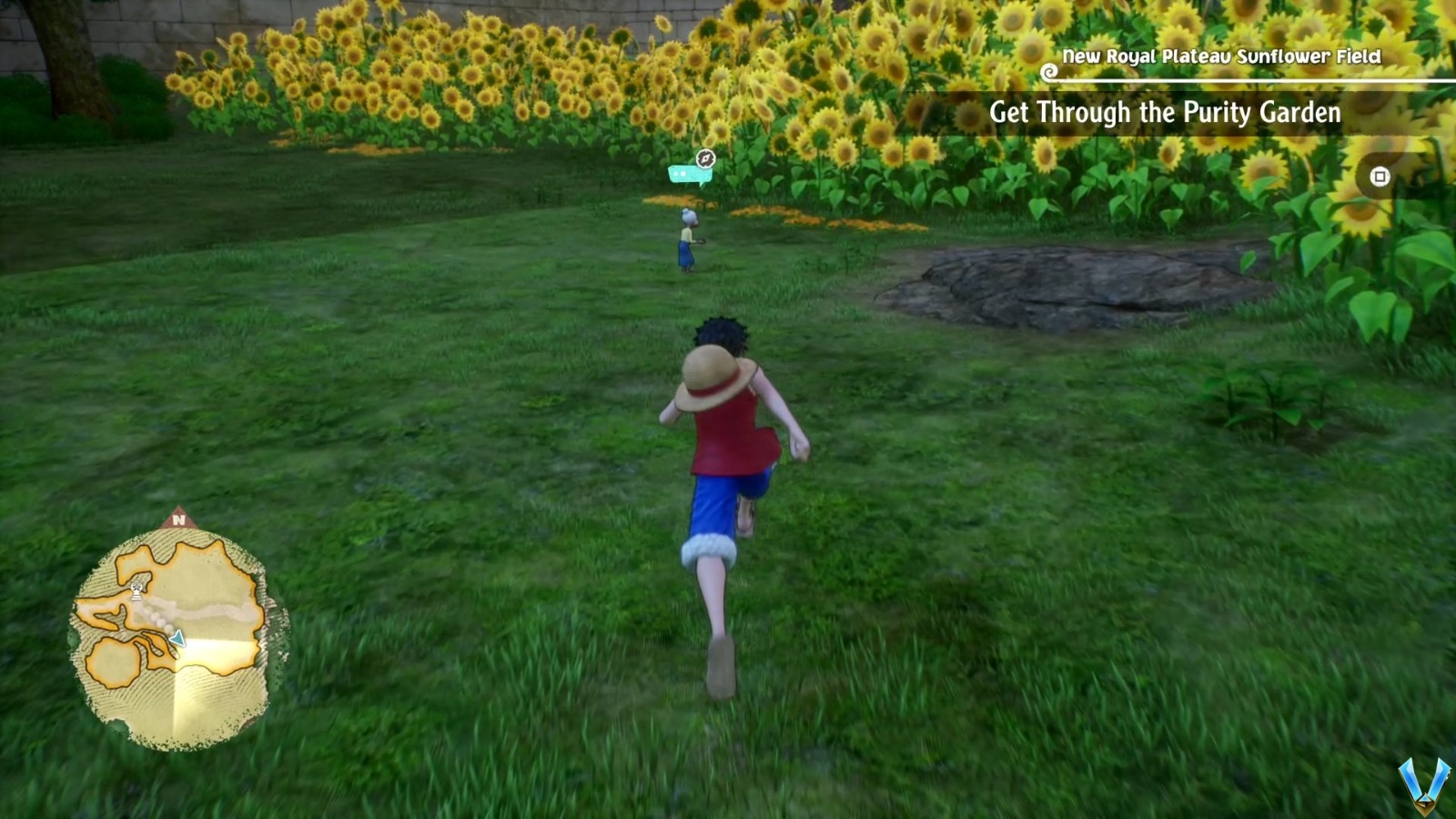Image resolution: width=1456 pixels, height=819 pixels.
Task: Select the compass quest marker above the NPC
Action: click(x=705, y=157)
